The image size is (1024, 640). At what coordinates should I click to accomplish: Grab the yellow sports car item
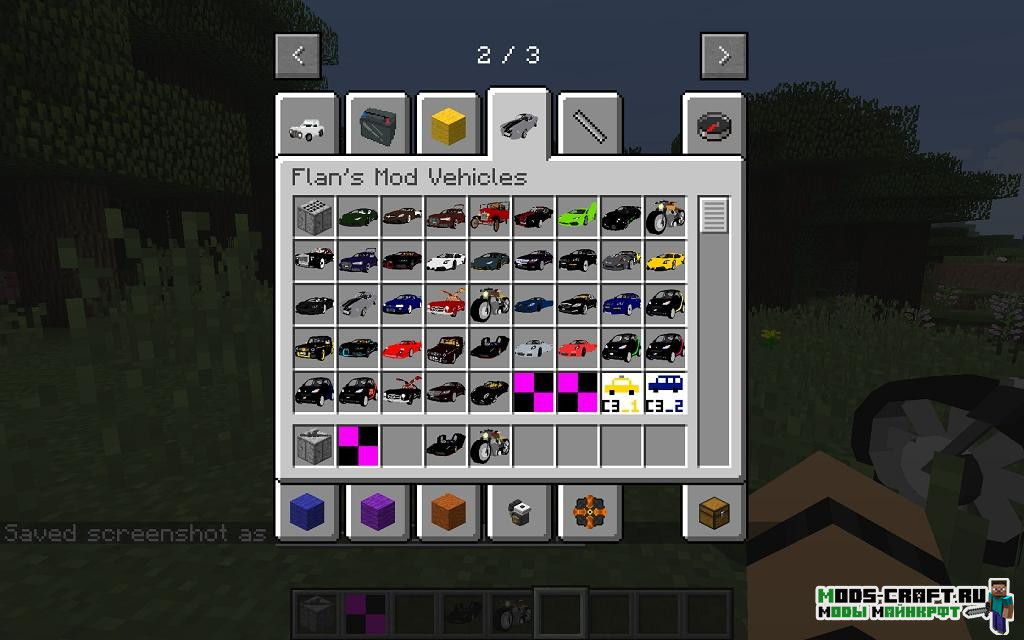click(x=665, y=260)
